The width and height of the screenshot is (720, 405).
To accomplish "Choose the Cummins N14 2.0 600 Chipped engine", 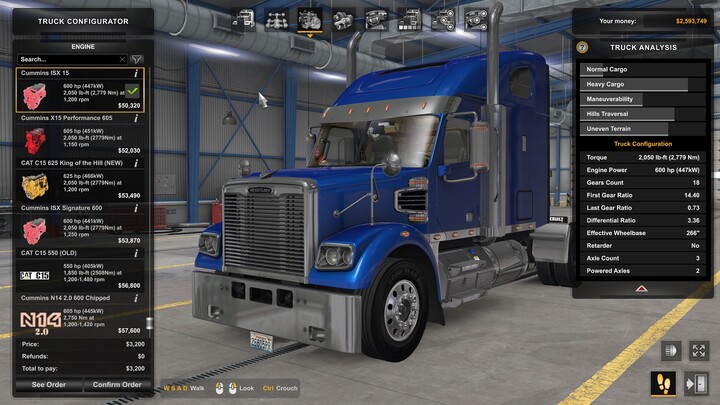I will pos(80,315).
